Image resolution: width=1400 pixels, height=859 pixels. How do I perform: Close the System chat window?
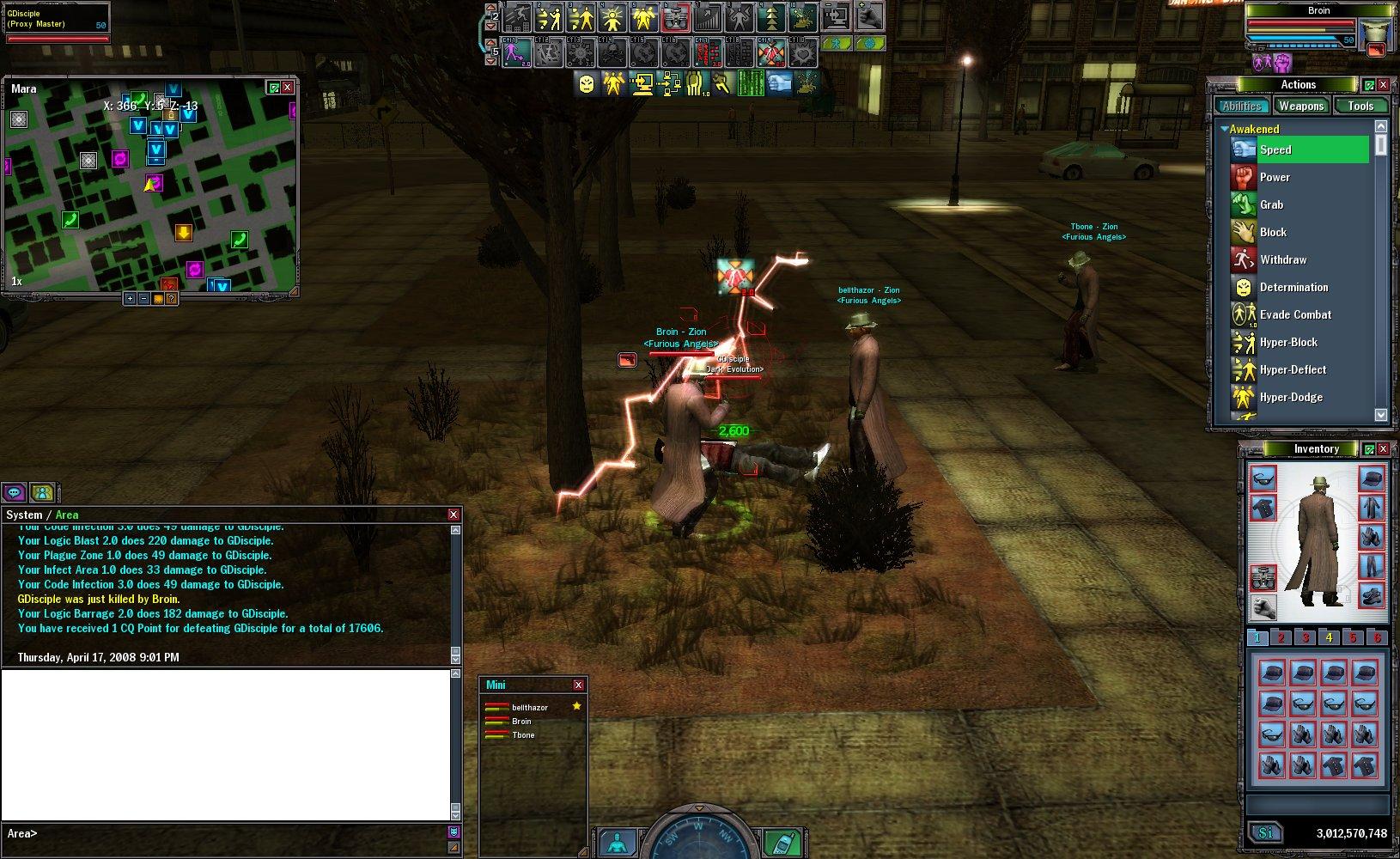(453, 515)
